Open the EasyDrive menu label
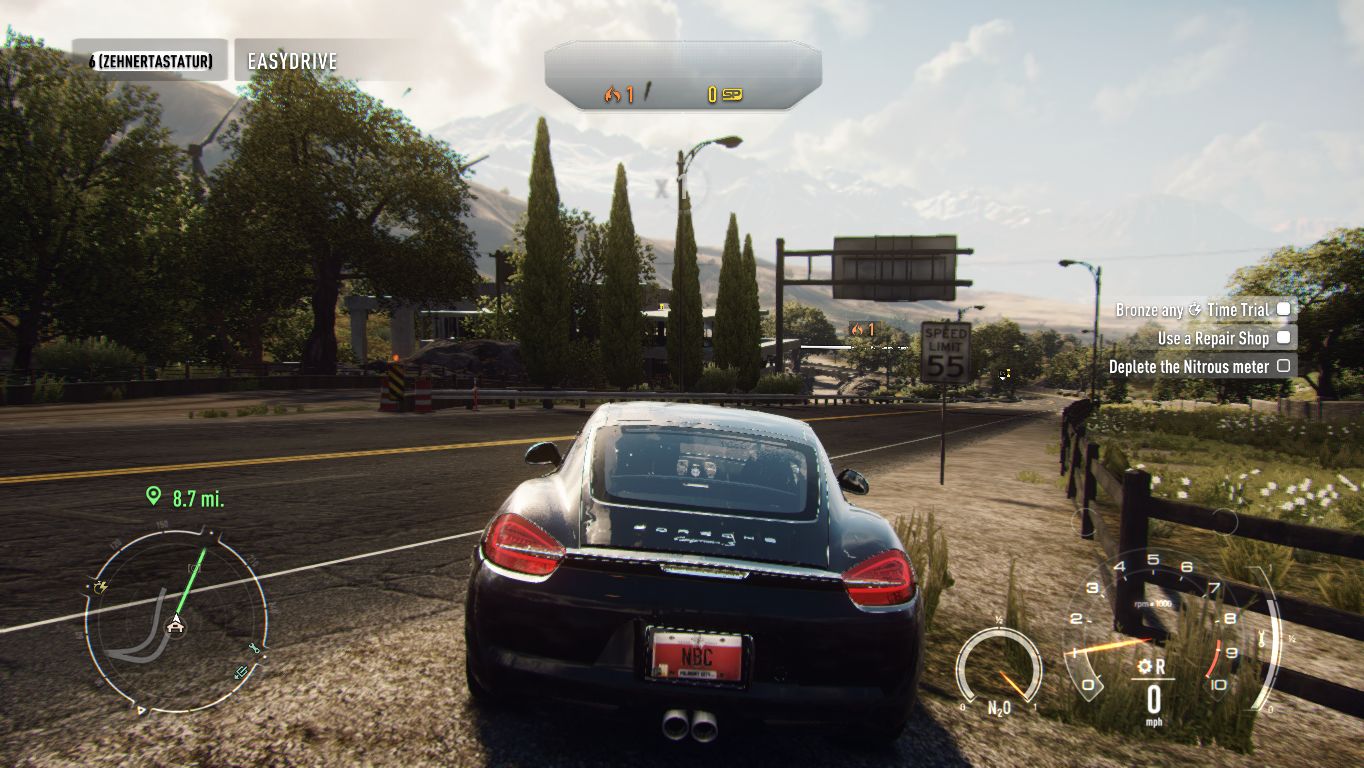Screen dimensions: 1364x768 [292, 61]
